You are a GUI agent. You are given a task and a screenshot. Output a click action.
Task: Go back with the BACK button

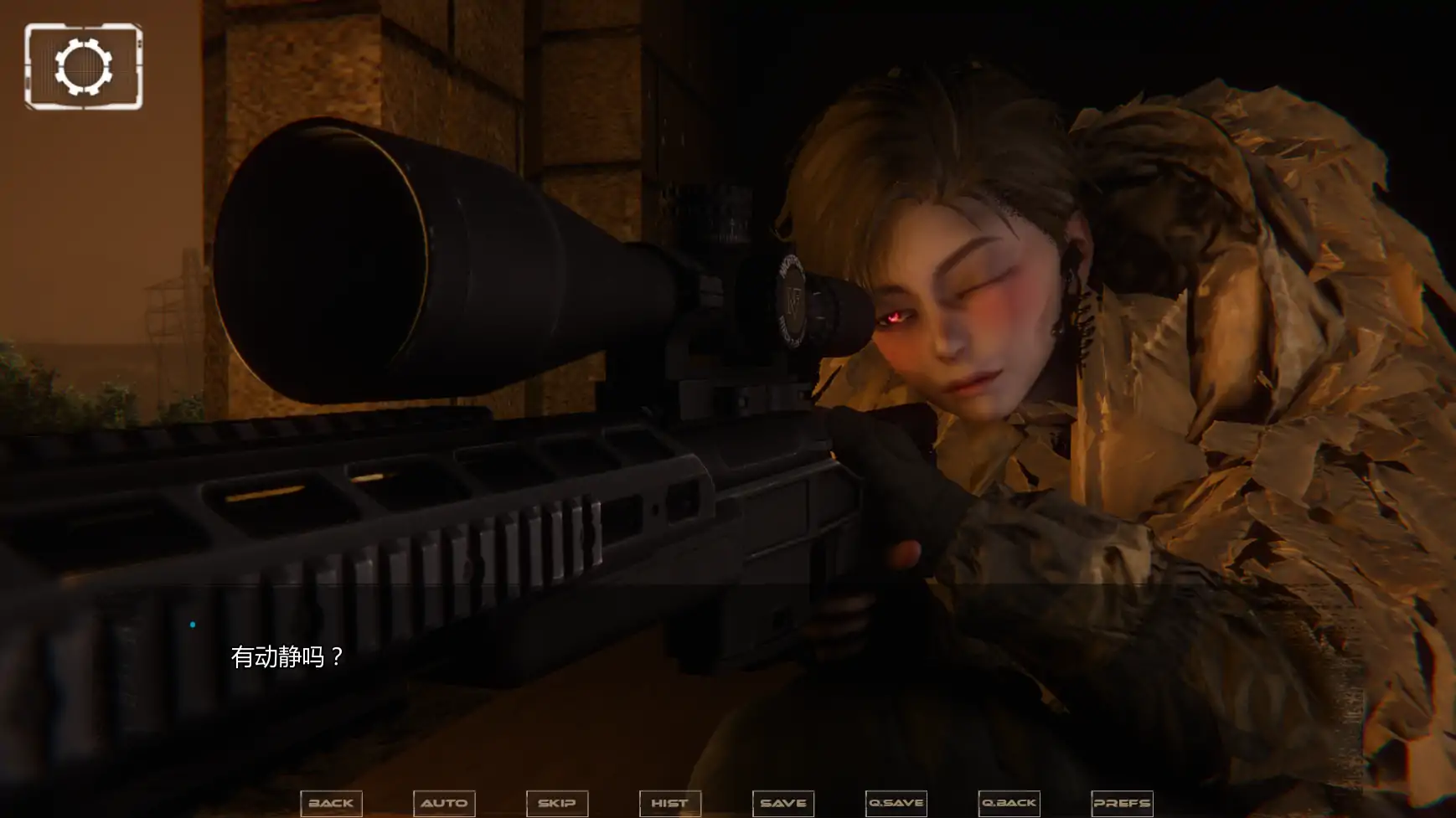point(331,803)
